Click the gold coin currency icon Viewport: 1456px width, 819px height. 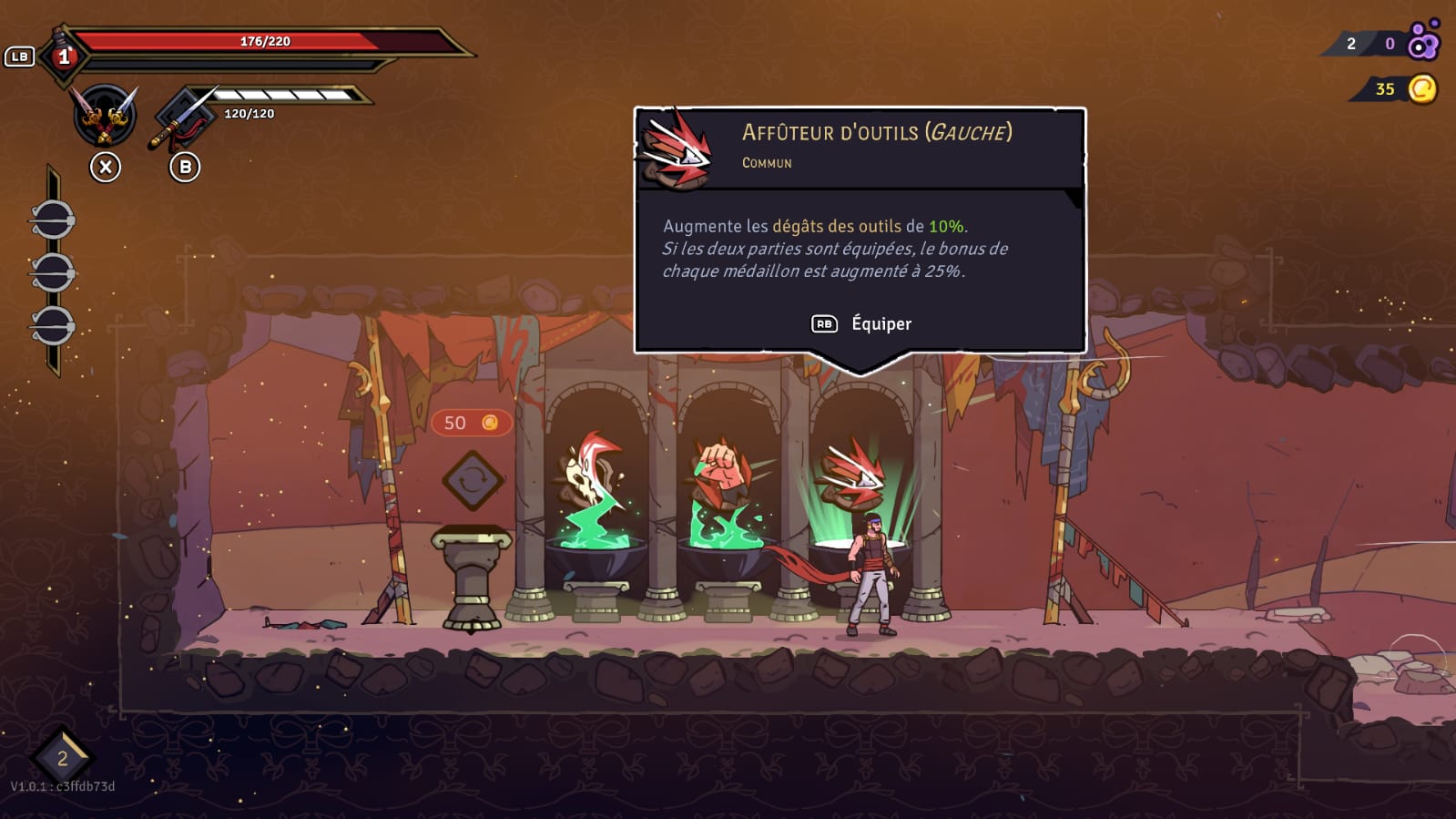[1422, 89]
